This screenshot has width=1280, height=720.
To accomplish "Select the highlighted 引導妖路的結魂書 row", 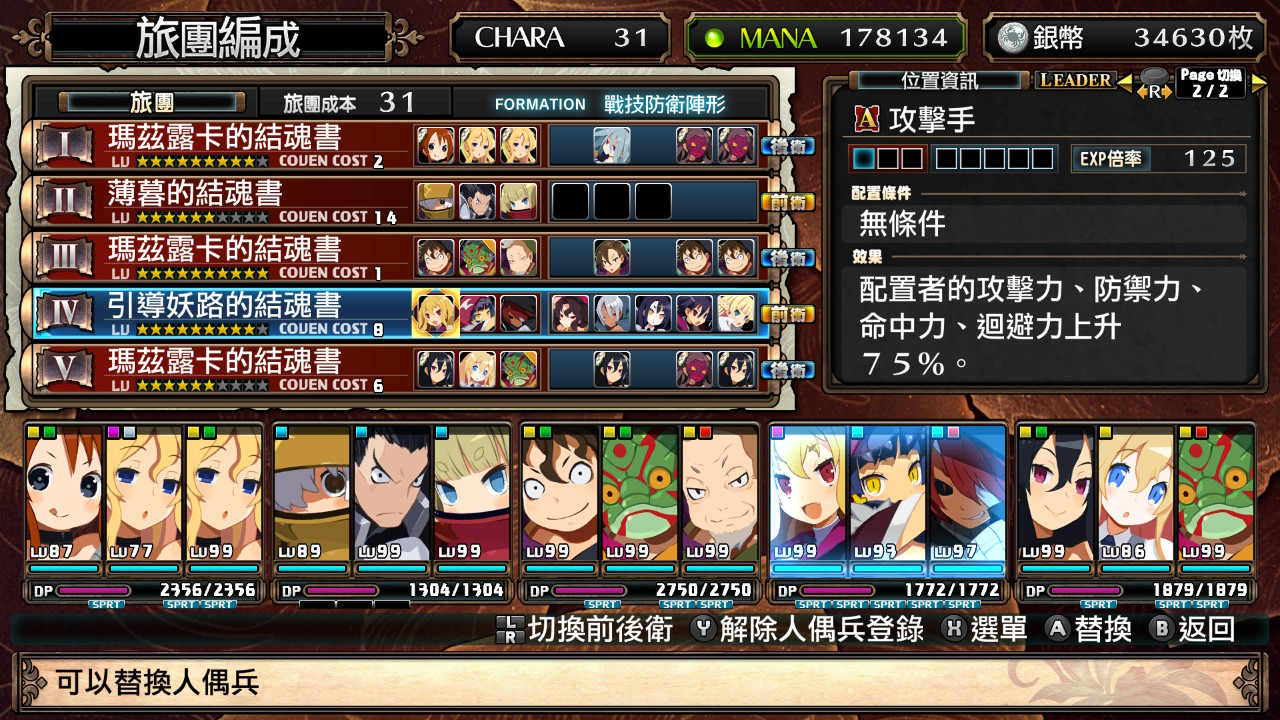I will (225, 313).
